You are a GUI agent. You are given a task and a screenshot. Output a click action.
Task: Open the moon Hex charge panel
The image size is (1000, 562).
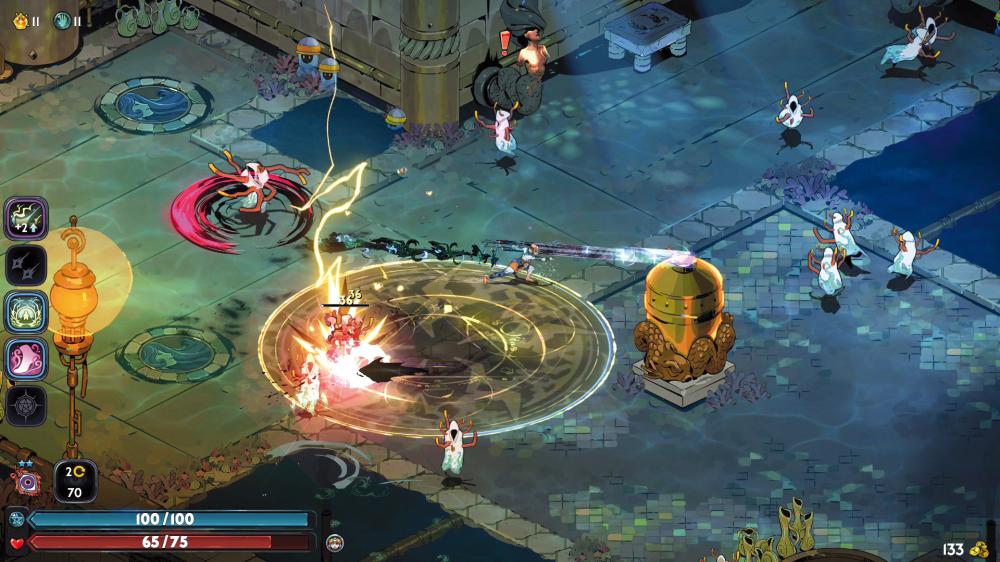74,480
